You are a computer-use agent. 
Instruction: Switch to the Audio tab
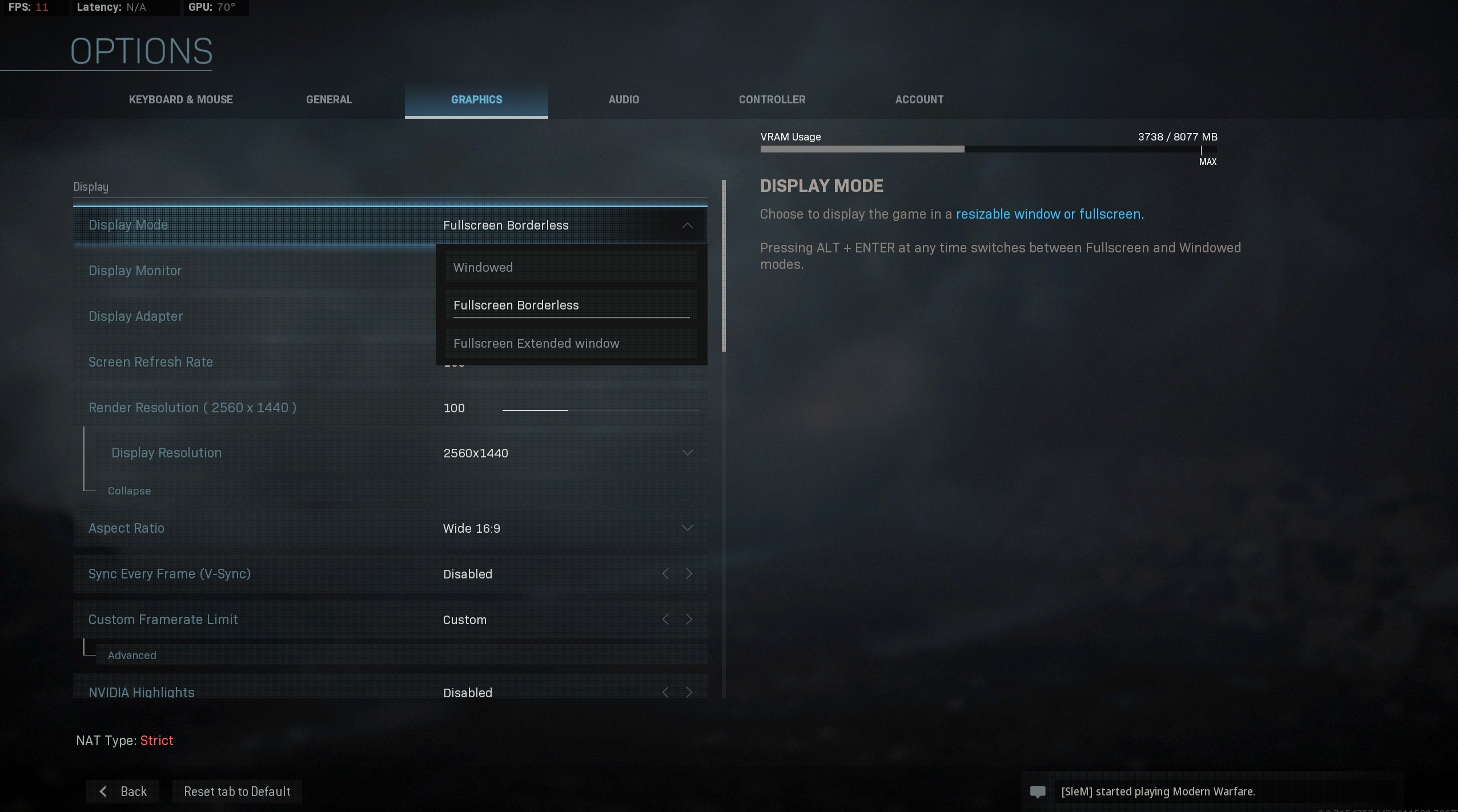point(623,99)
